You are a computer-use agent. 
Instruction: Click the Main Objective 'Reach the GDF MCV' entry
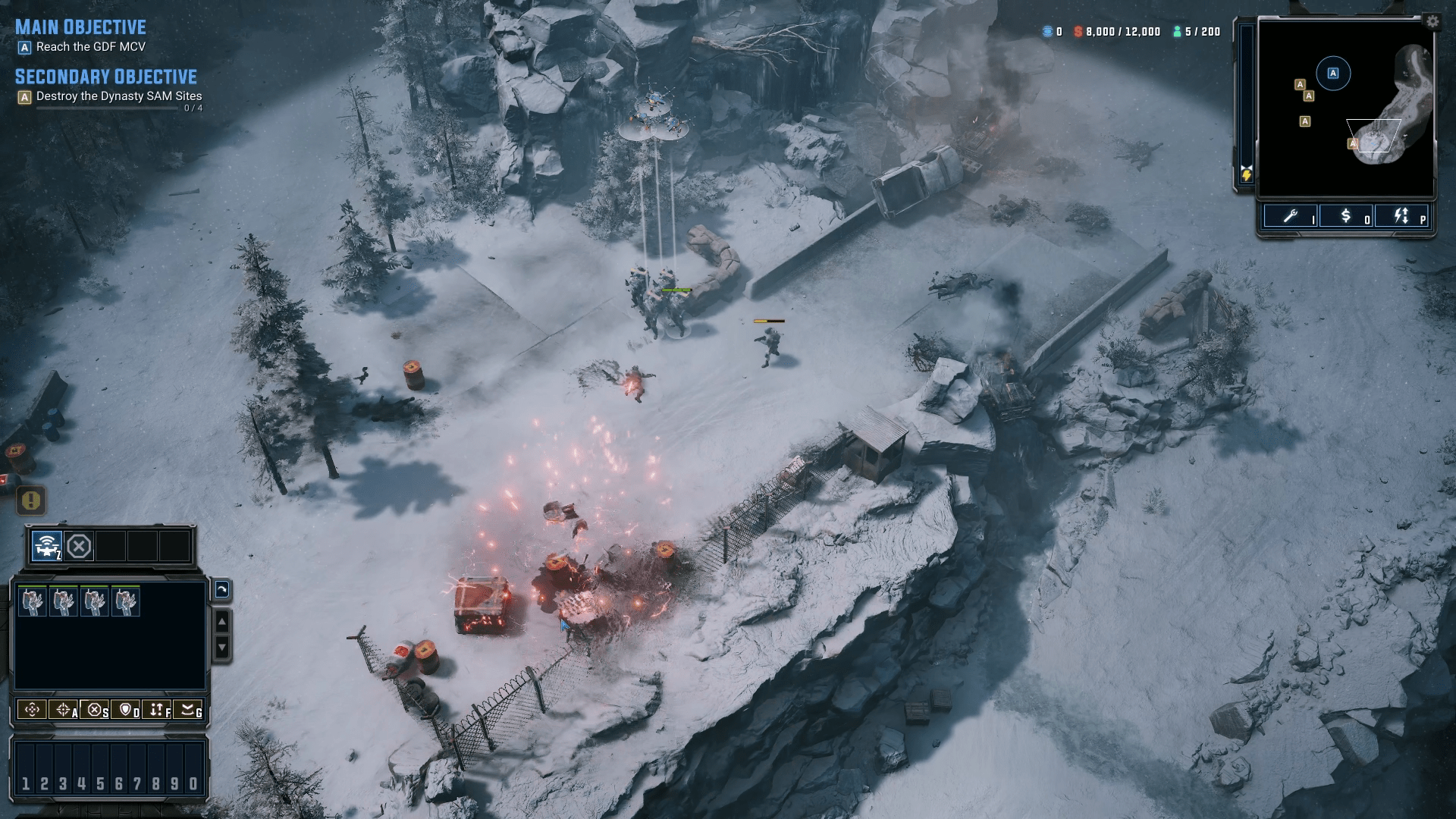click(x=87, y=45)
